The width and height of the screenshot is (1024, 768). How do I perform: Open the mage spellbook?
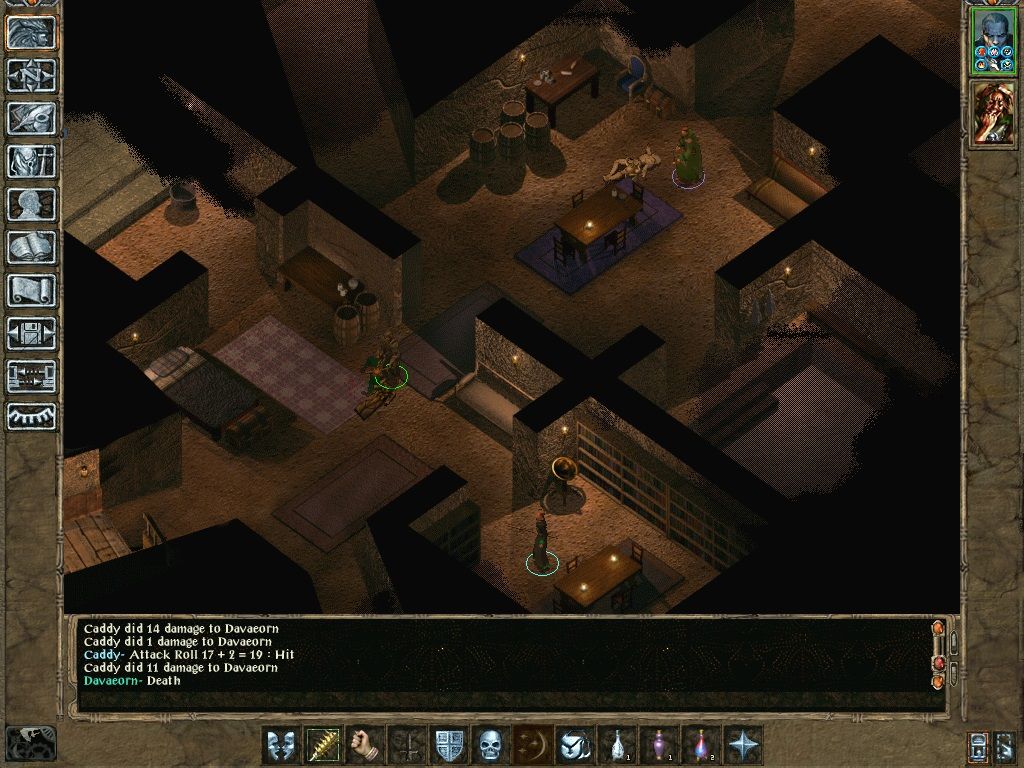(x=32, y=247)
